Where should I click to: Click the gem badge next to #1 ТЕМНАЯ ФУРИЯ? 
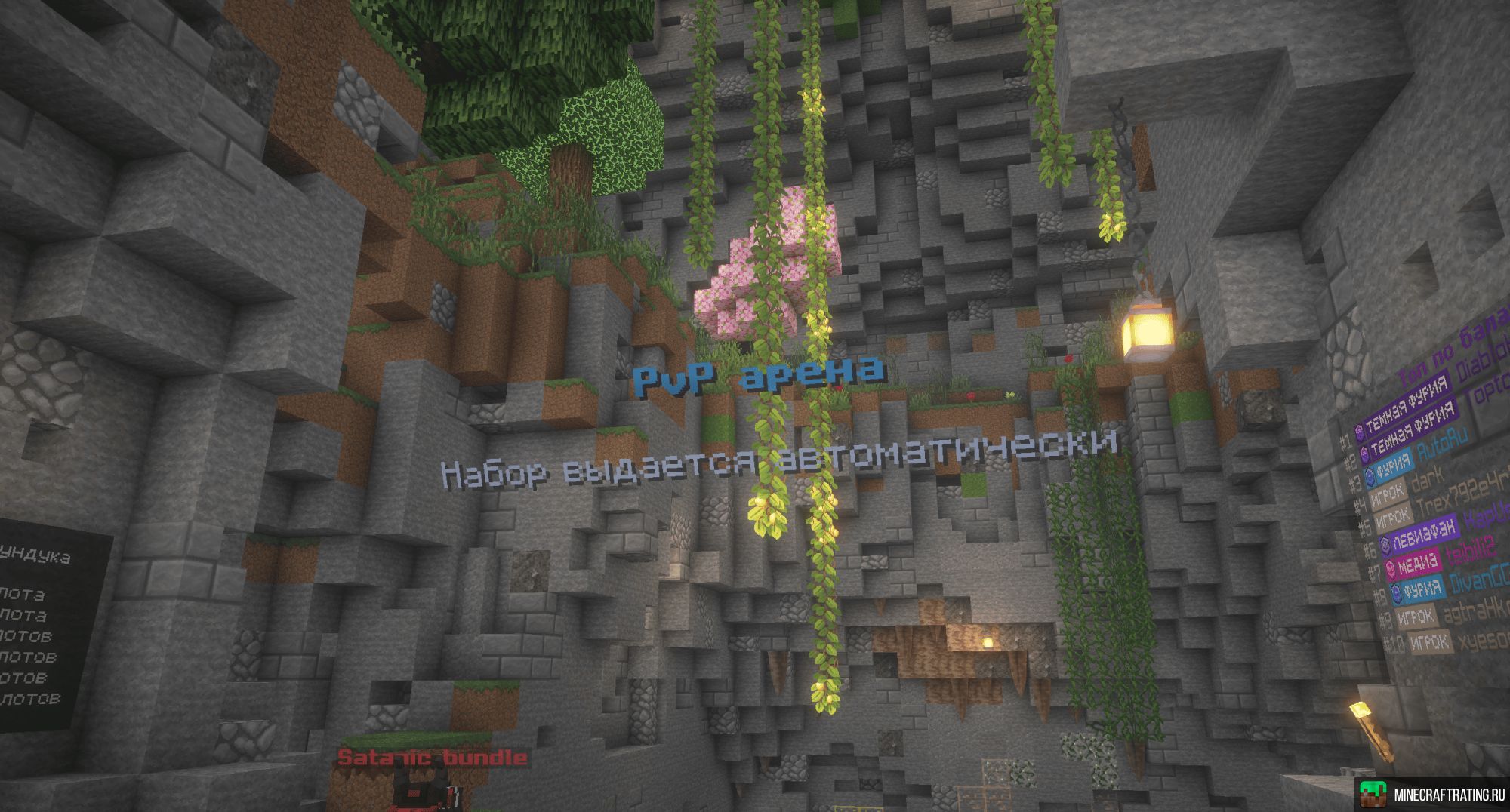click(1359, 432)
